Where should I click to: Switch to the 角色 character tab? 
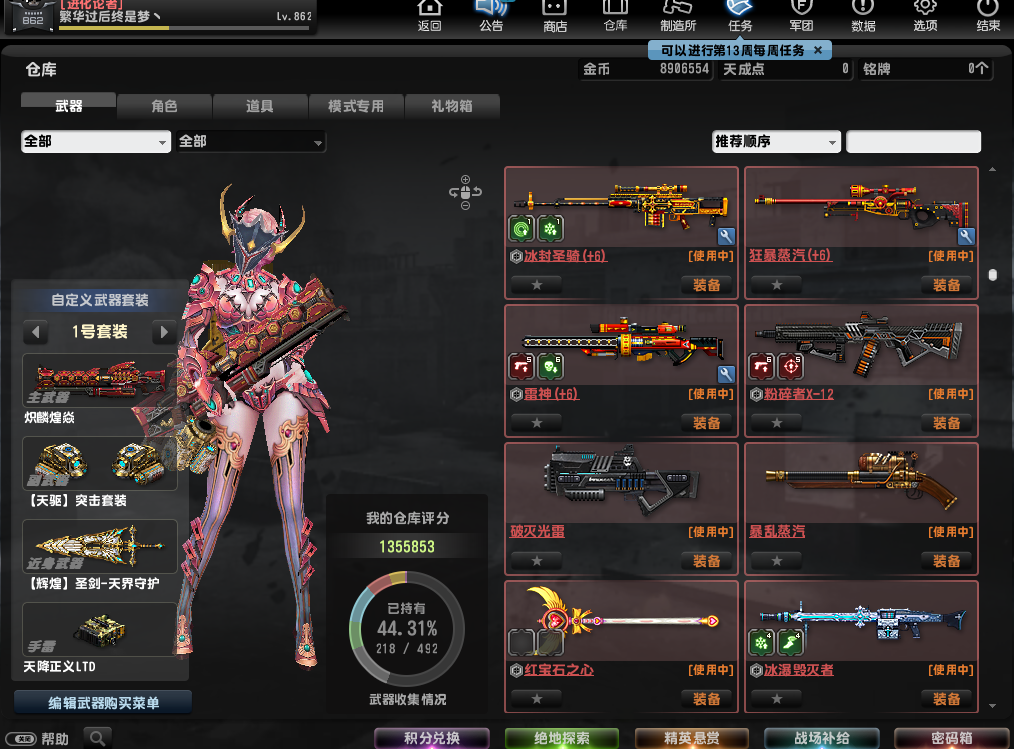point(164,106)
